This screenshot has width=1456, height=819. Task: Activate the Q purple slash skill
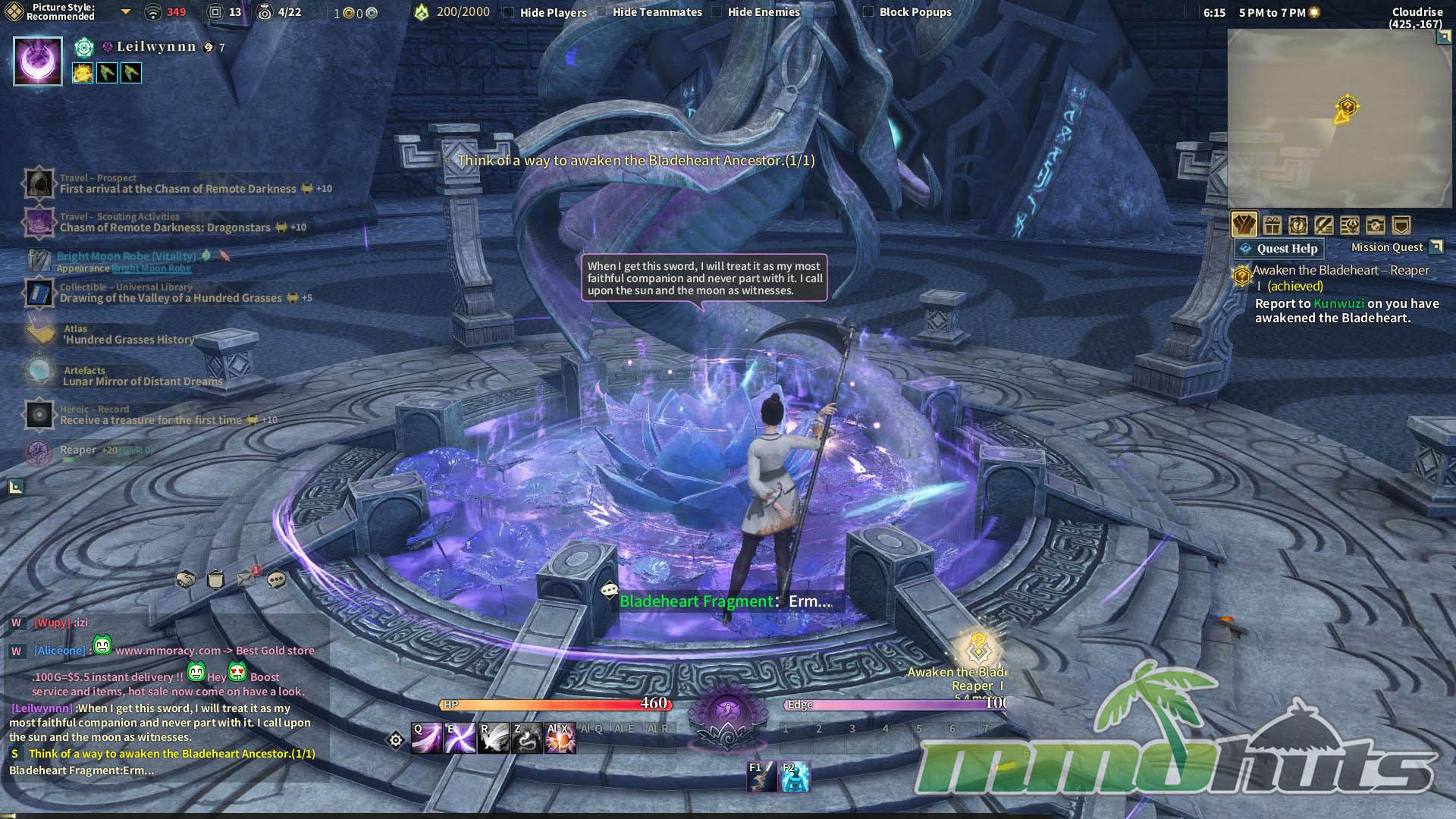(426, 739)
